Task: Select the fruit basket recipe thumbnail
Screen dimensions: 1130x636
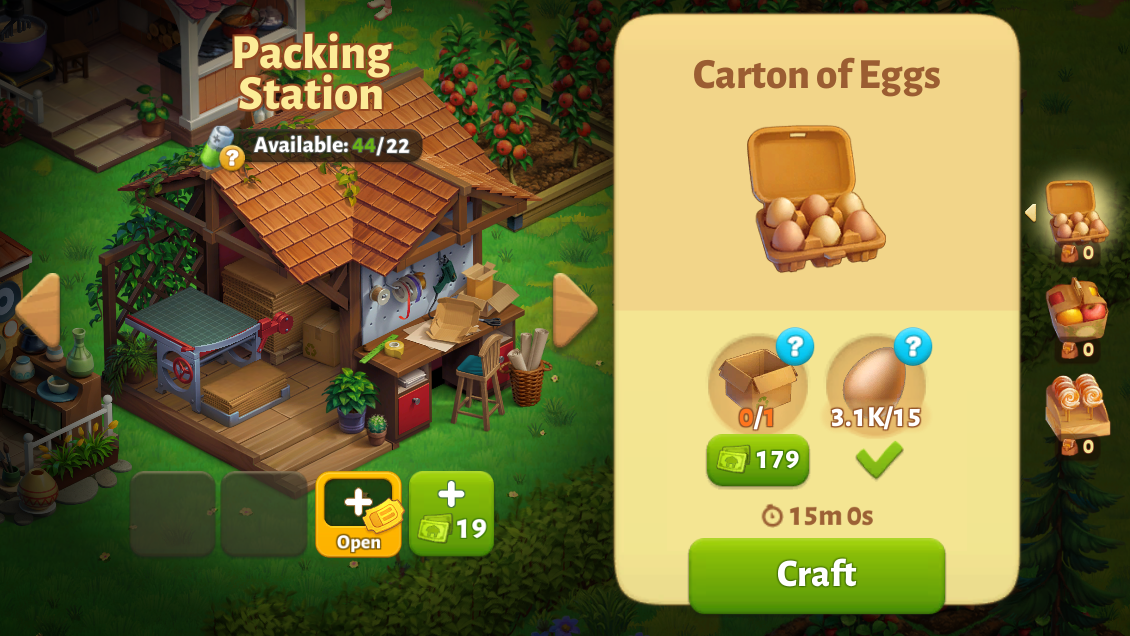Action: point(1076,310)
